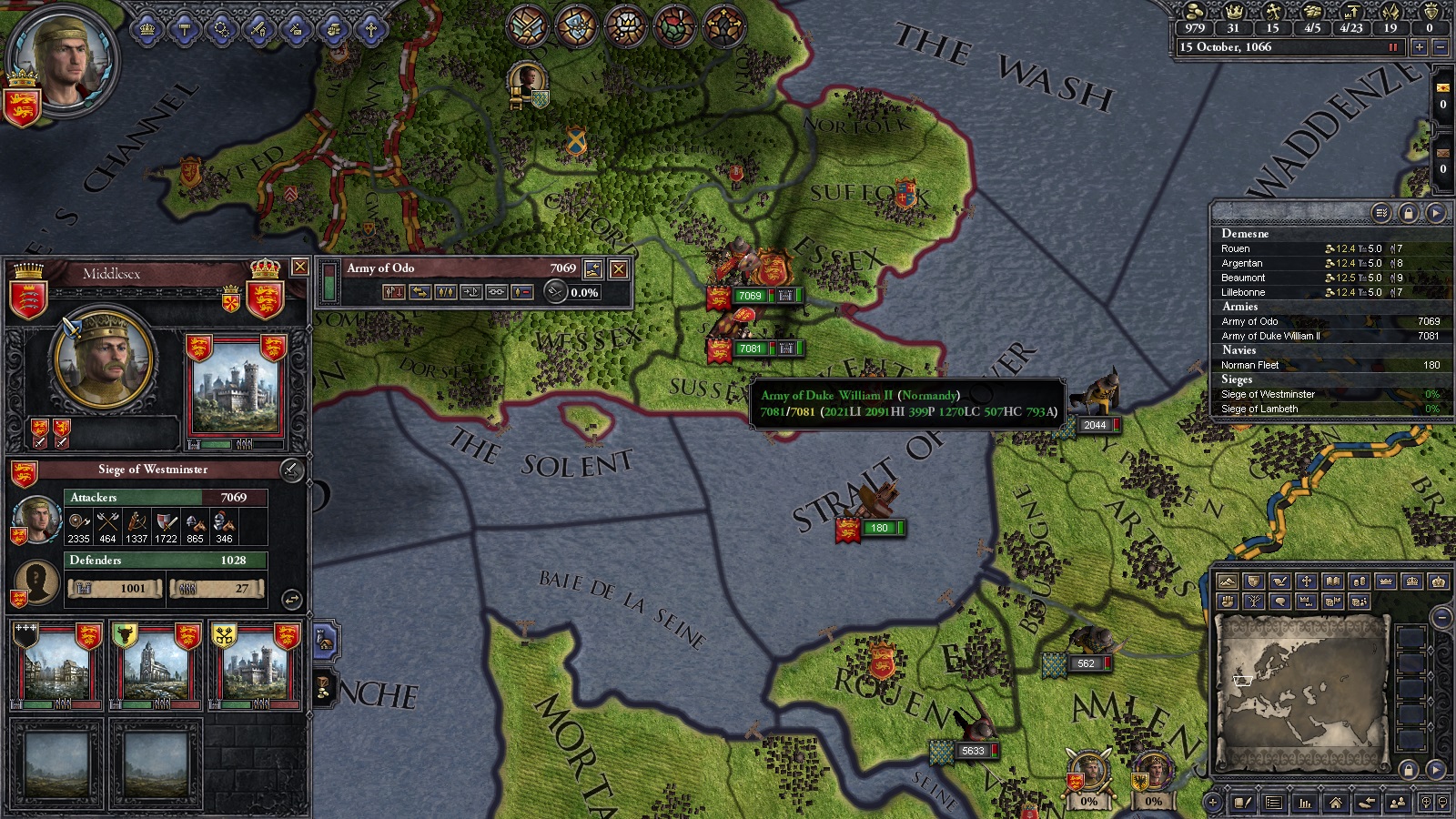The image size is (1456, 819).
Task: Open the Laws screen with the crown icon
Action: (146, 27)
